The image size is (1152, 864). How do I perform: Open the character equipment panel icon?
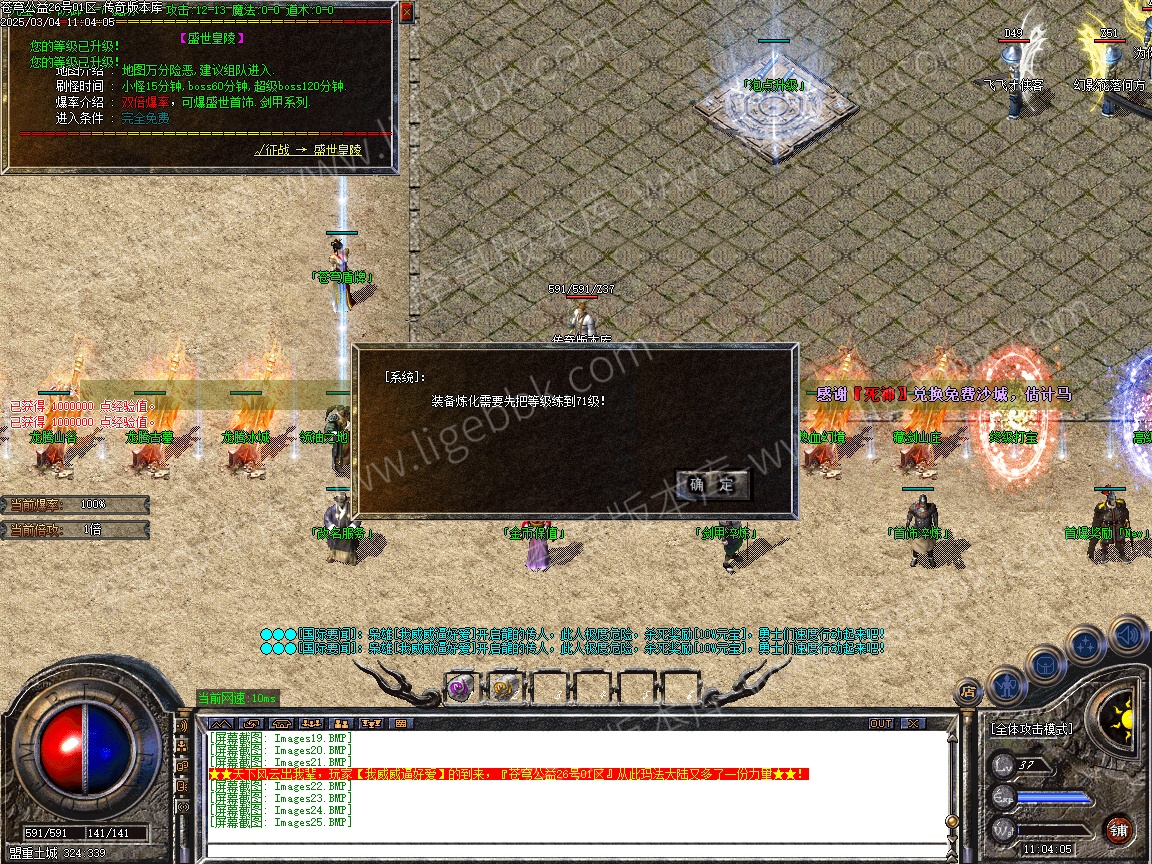coord(1006,687)
